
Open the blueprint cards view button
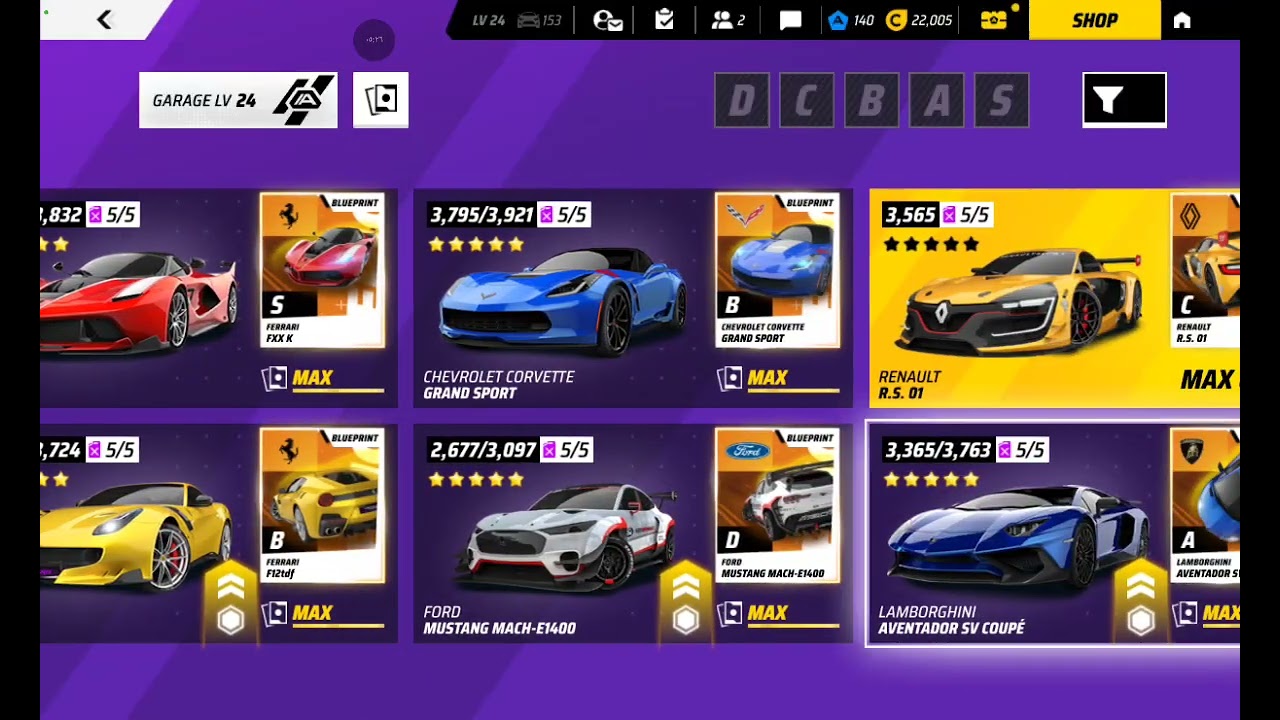pos(380,100)
